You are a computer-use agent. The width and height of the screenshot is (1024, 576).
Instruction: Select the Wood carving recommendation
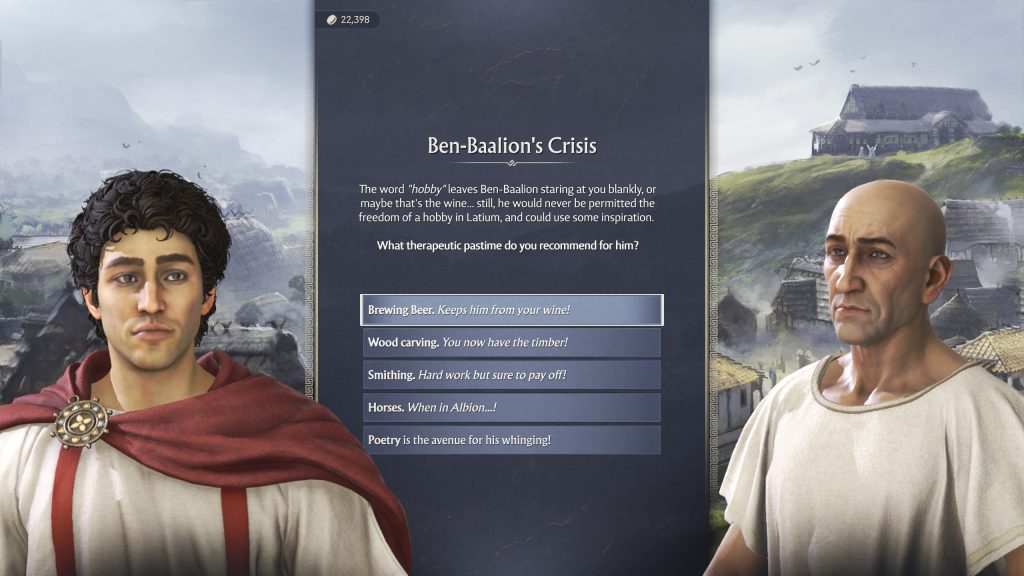click(511, 343)
